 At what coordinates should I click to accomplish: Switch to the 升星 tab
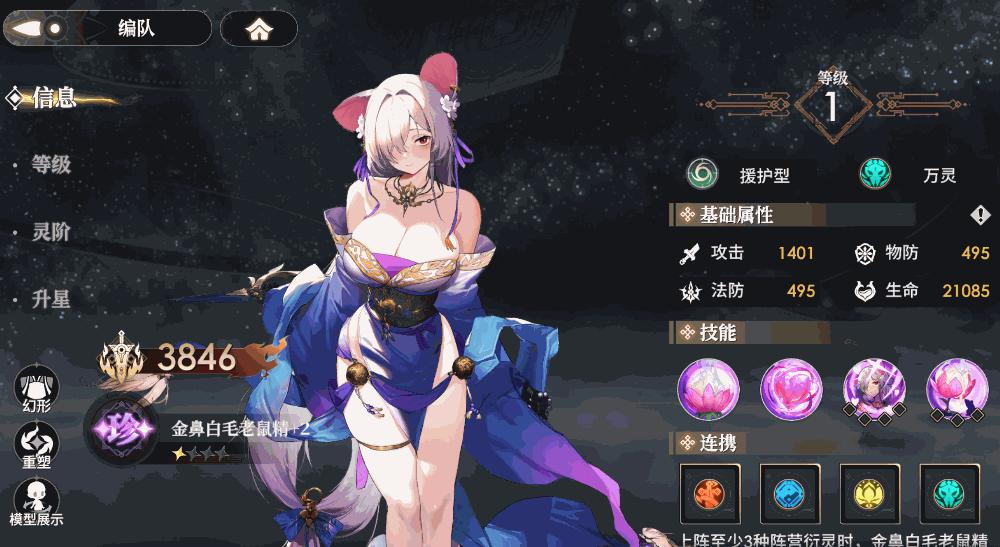coord(51,299)
